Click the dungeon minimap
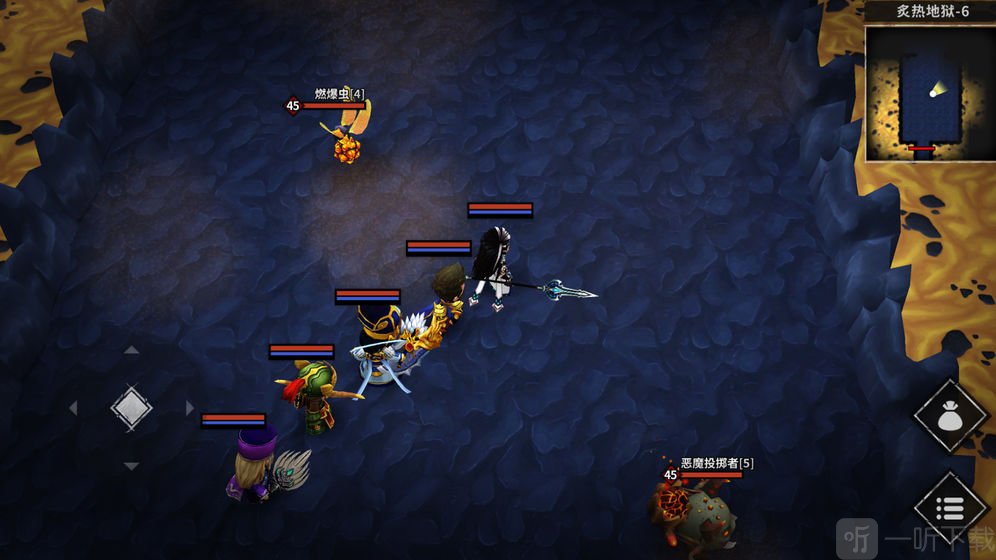Screen dimensions: 996x560 click(x=929, y=94)
